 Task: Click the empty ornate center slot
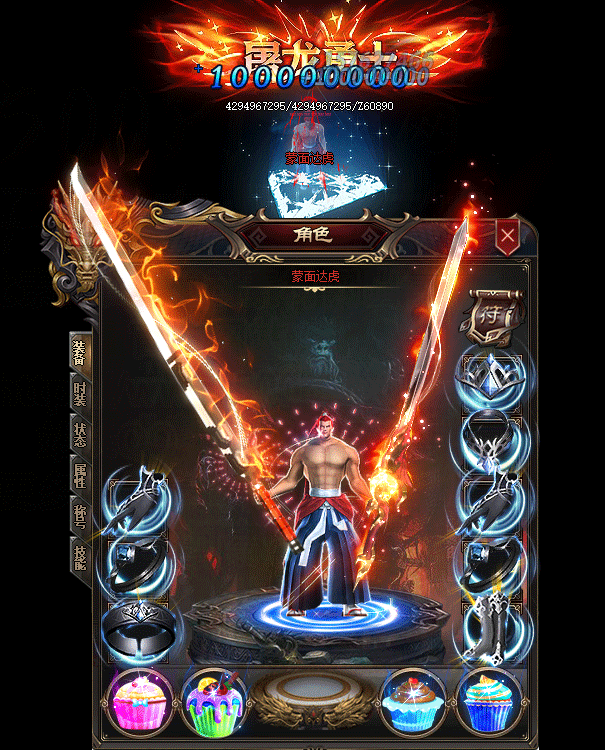(313, 698)
